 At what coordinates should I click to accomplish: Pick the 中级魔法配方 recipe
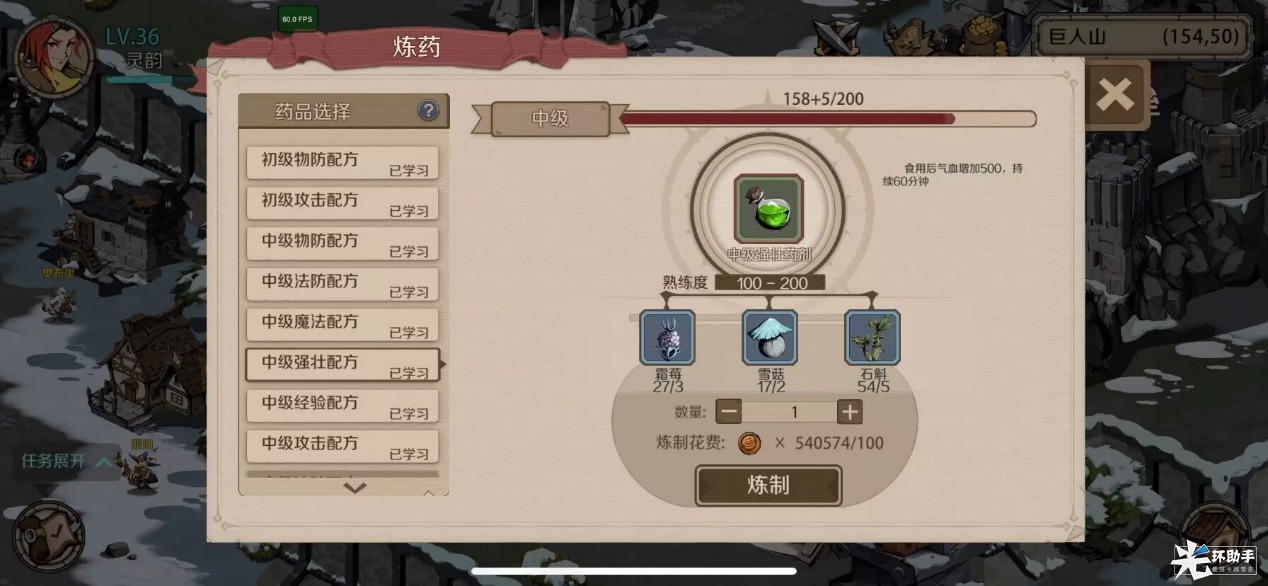(x=342, y=324)
